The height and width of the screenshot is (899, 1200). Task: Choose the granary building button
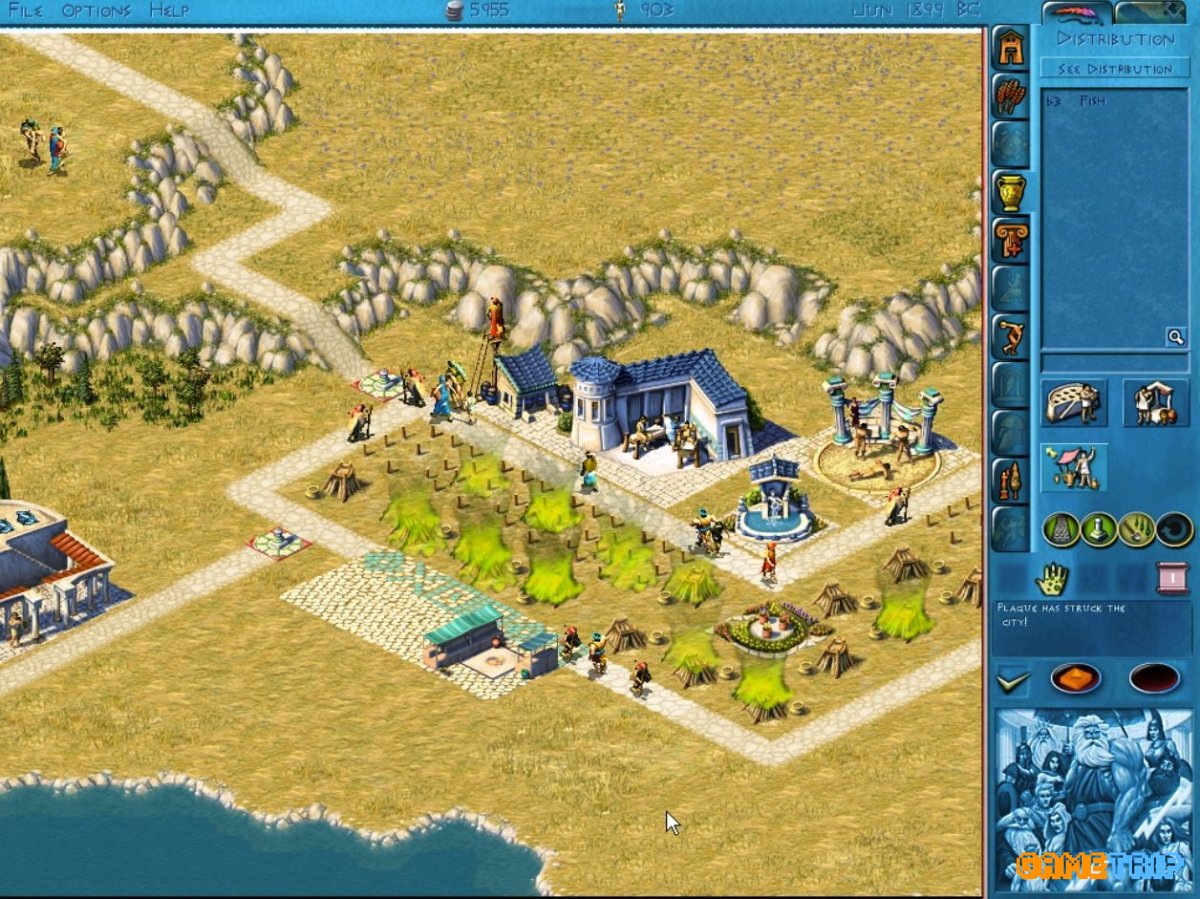[x=1074, y=402]
